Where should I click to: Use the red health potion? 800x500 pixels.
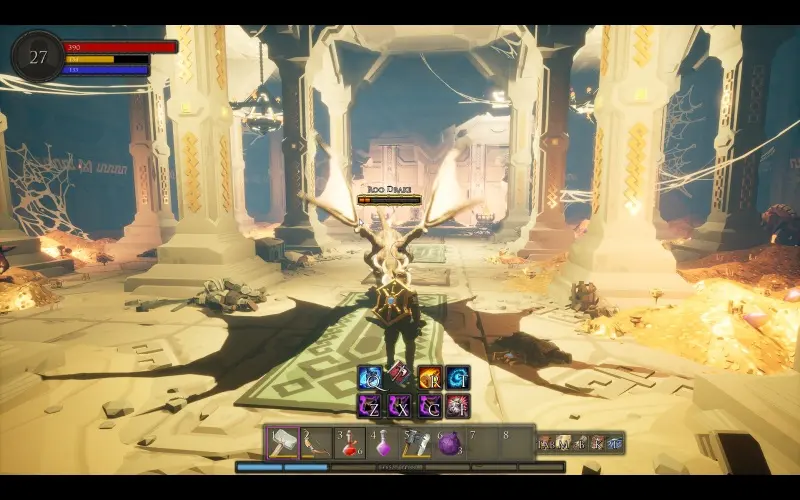click(x=350, y=442)
